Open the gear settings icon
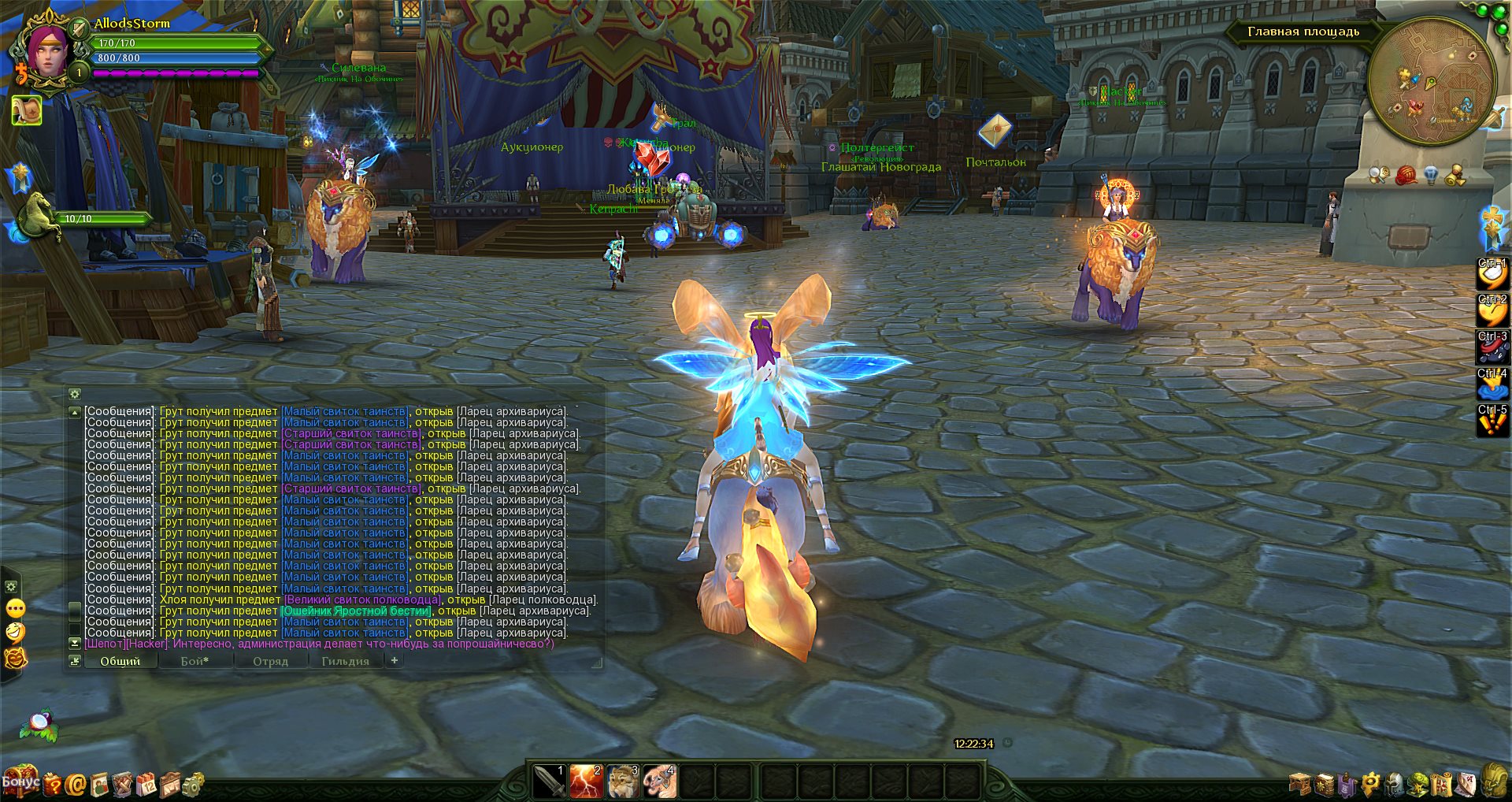The height and width of the screenshot is (802, 1512). (x=193, y=784)
